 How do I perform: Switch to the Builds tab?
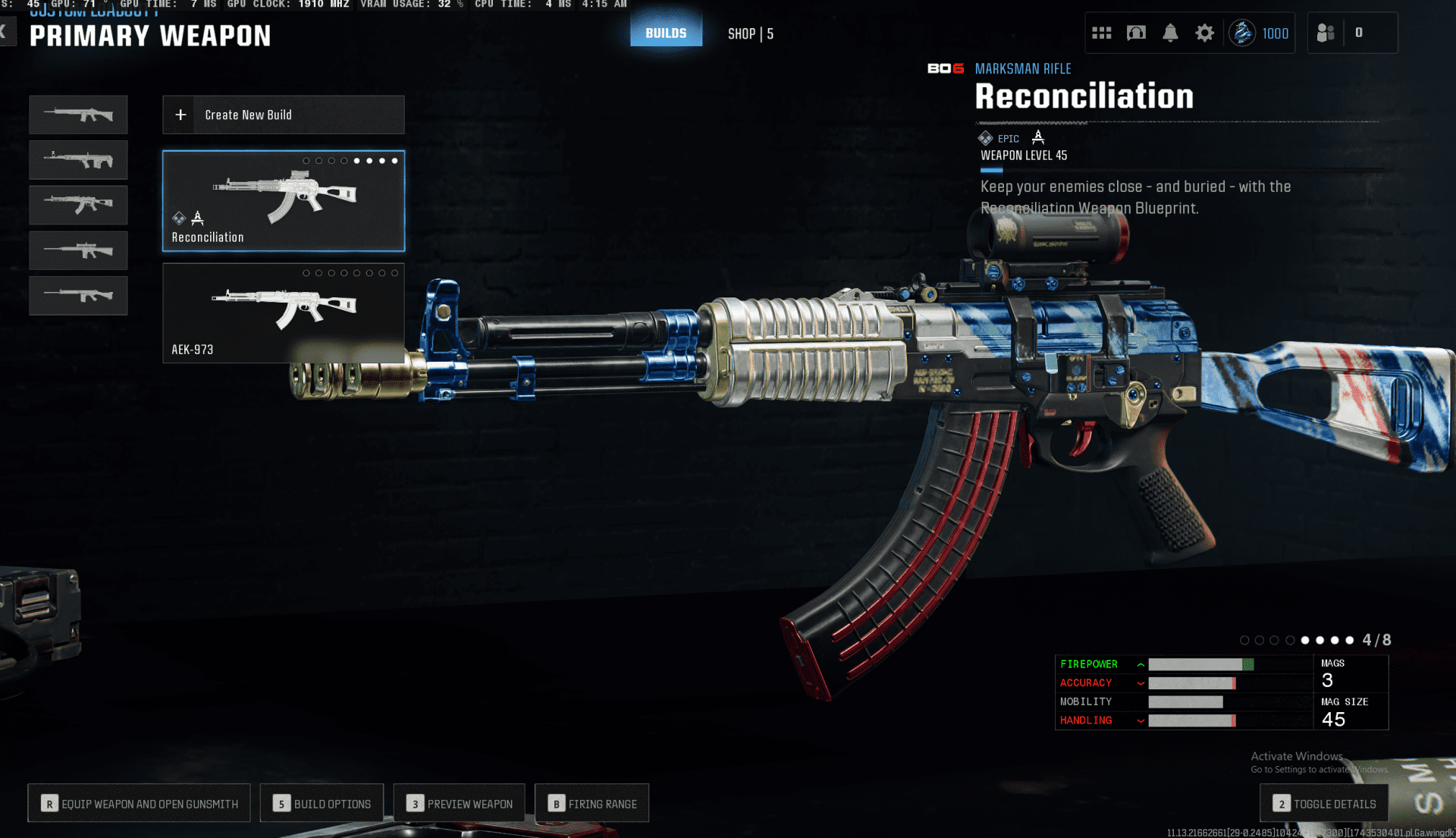[x=666, y=33]
